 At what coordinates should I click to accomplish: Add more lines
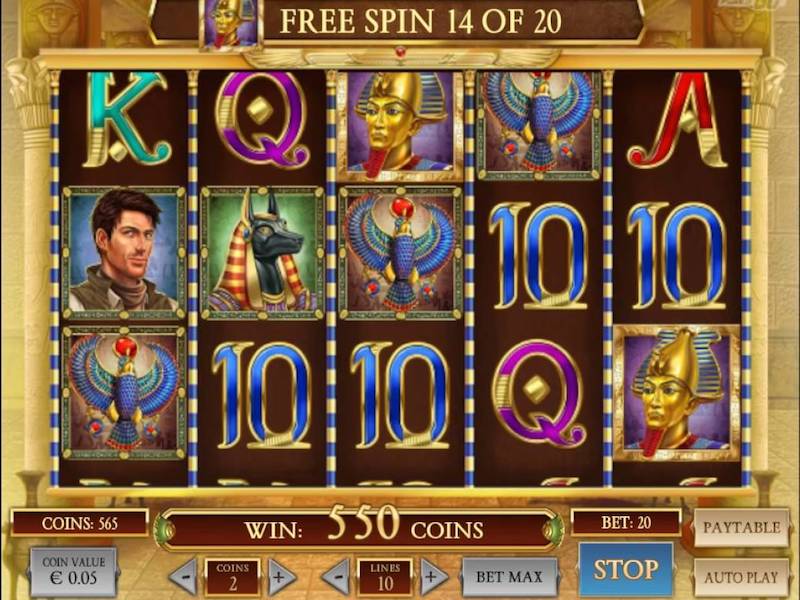point(433,576)
